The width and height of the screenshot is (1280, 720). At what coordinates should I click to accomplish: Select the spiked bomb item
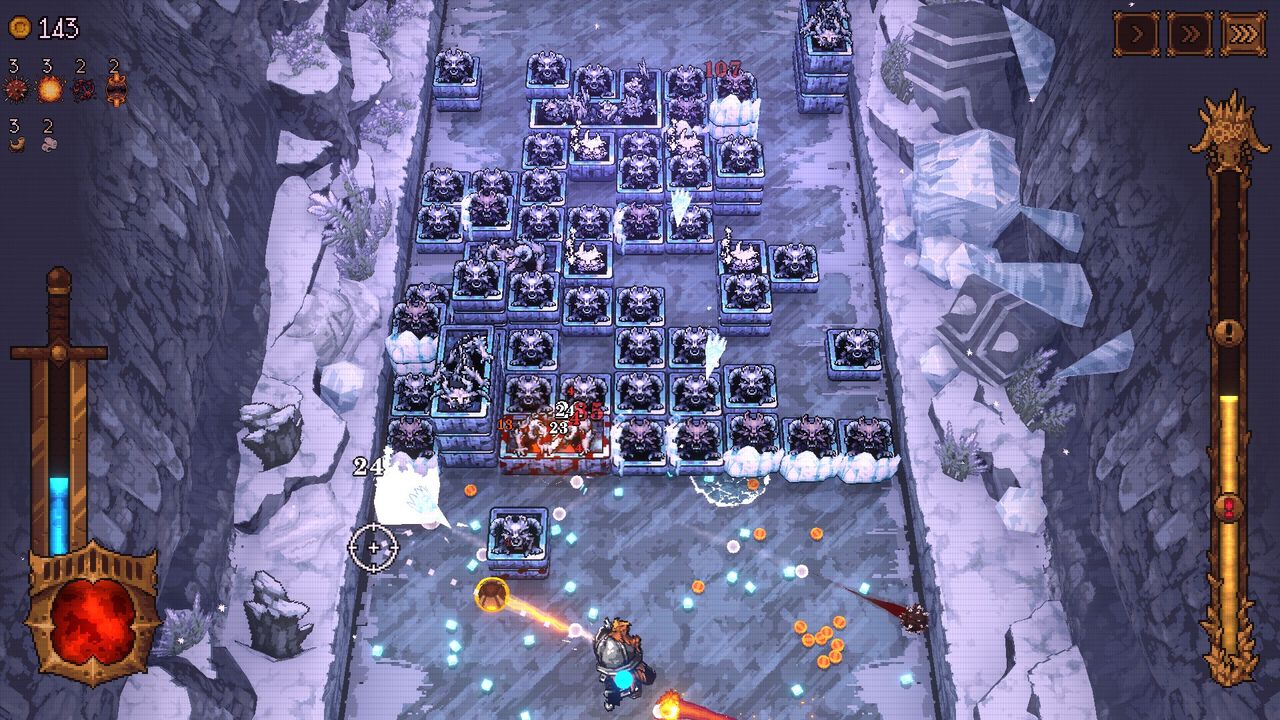(13, 88)
